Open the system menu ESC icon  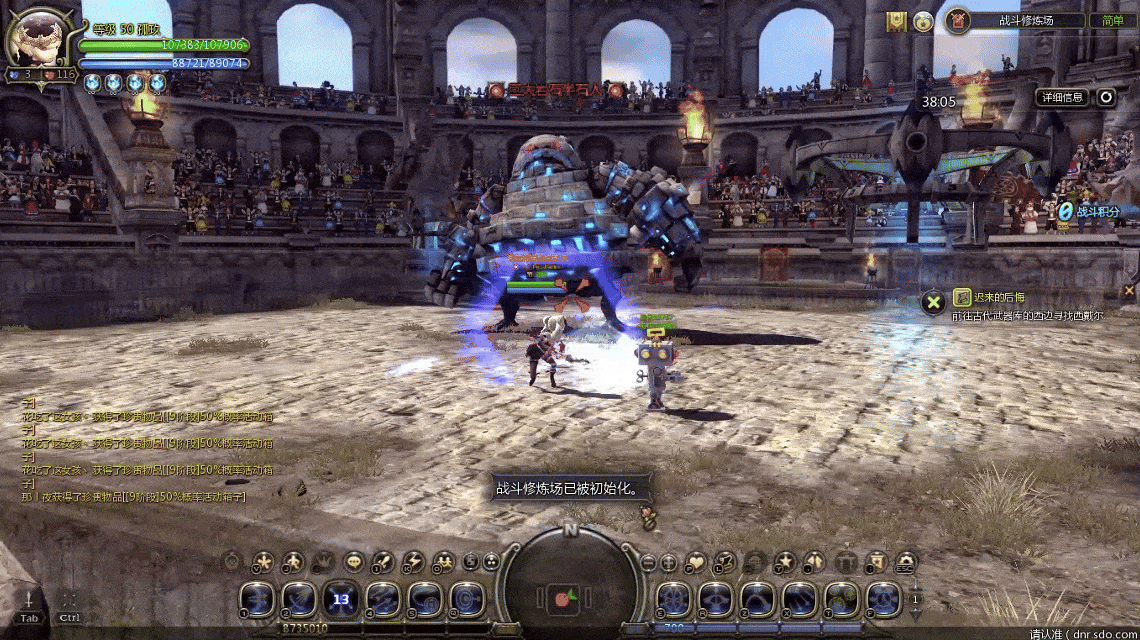point(906,562)
